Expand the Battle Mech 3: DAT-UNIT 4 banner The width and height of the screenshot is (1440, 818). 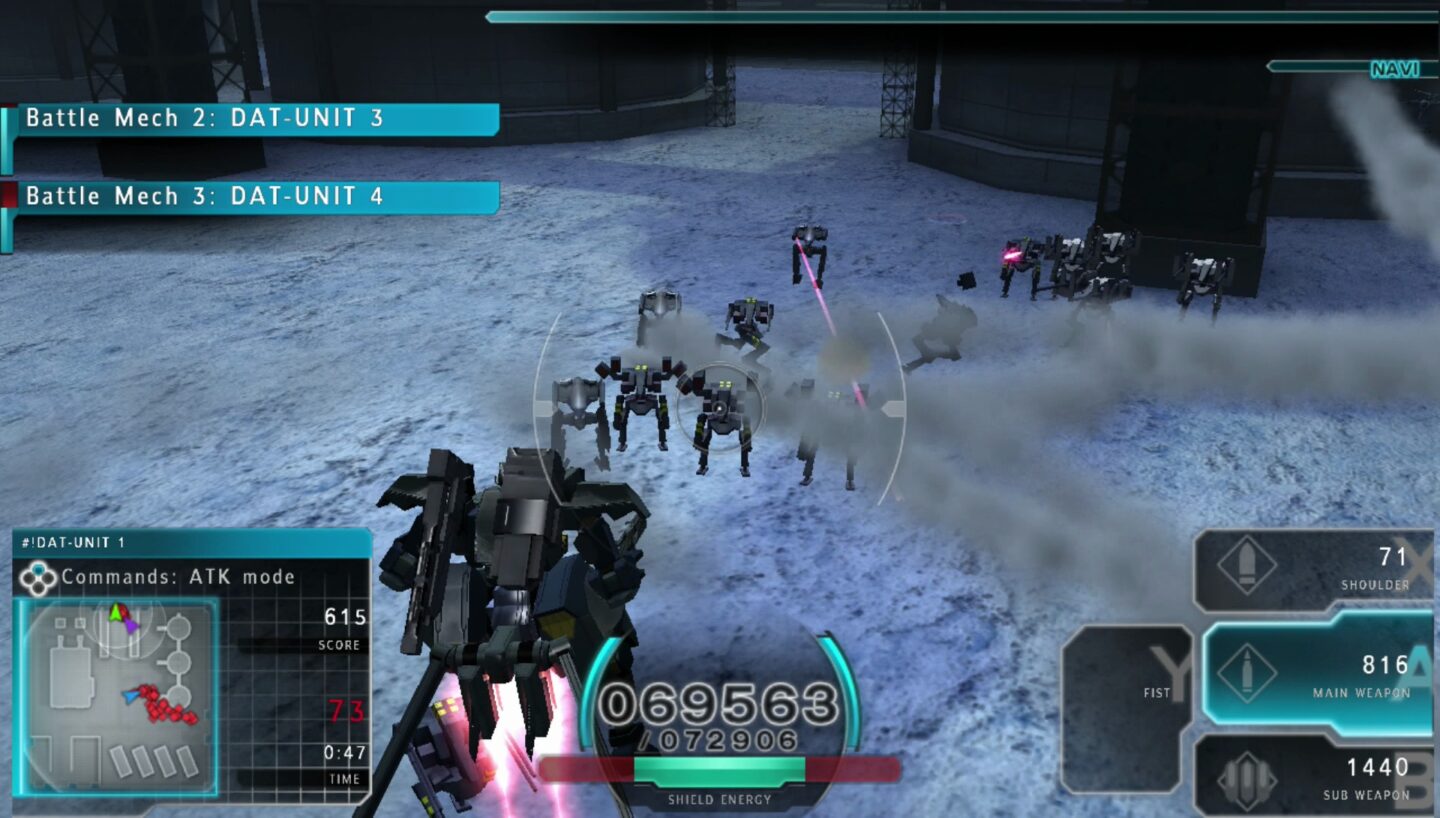coord(250,196)
